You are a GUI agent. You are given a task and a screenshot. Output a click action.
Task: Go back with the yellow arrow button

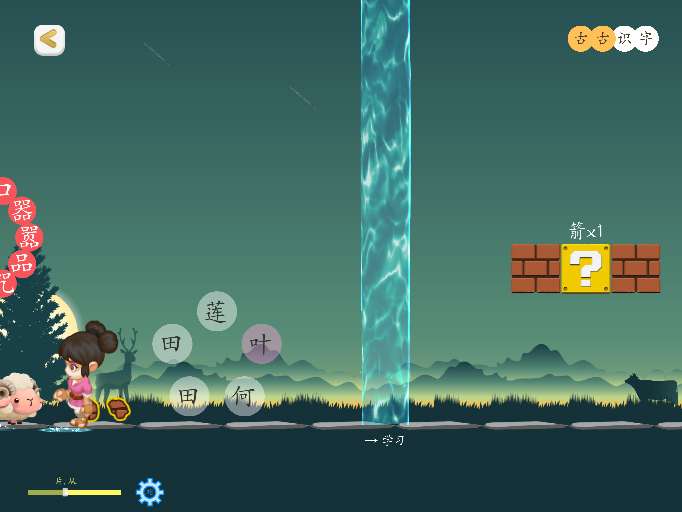(x=49, y=40)
